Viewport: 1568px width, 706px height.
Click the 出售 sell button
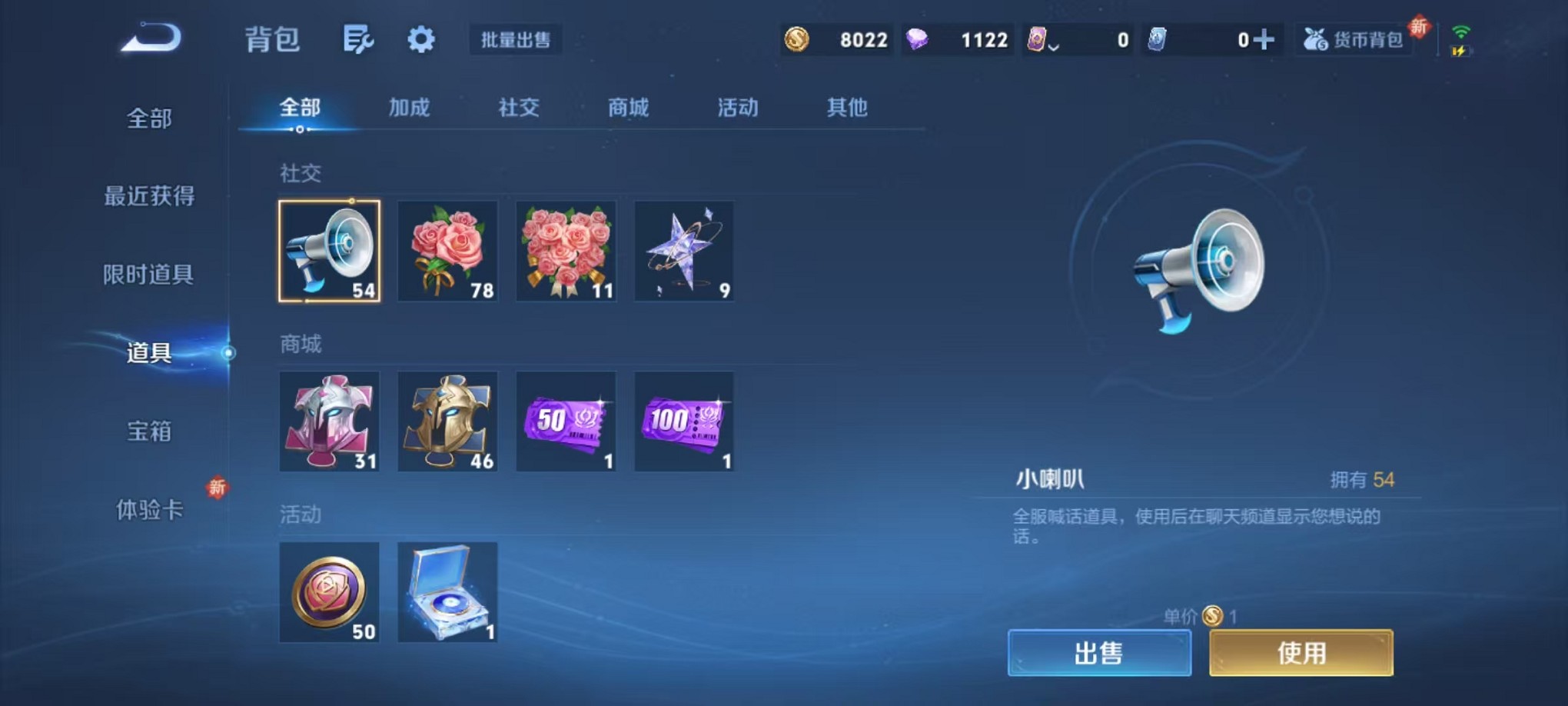point(1099,652)
